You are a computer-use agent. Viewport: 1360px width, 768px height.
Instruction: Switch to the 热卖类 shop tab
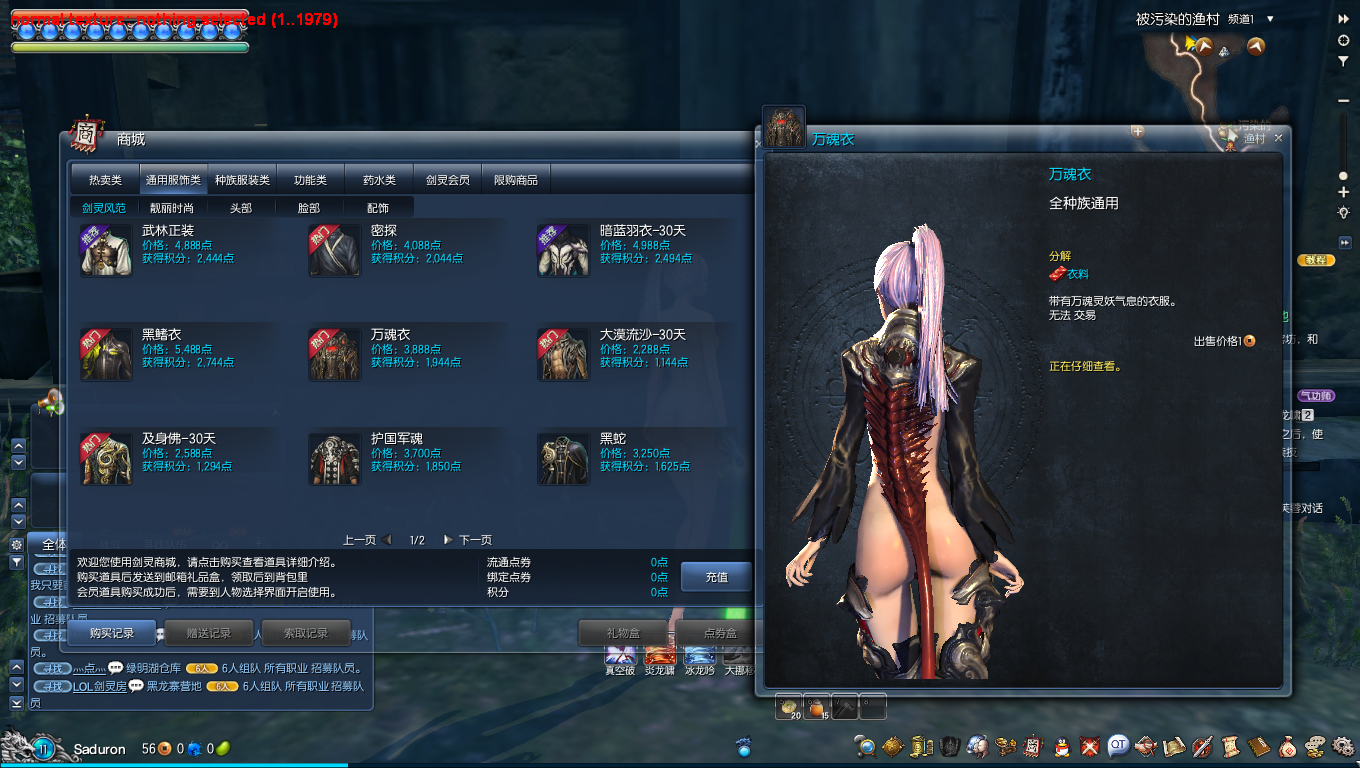click(x=105, y=180)
